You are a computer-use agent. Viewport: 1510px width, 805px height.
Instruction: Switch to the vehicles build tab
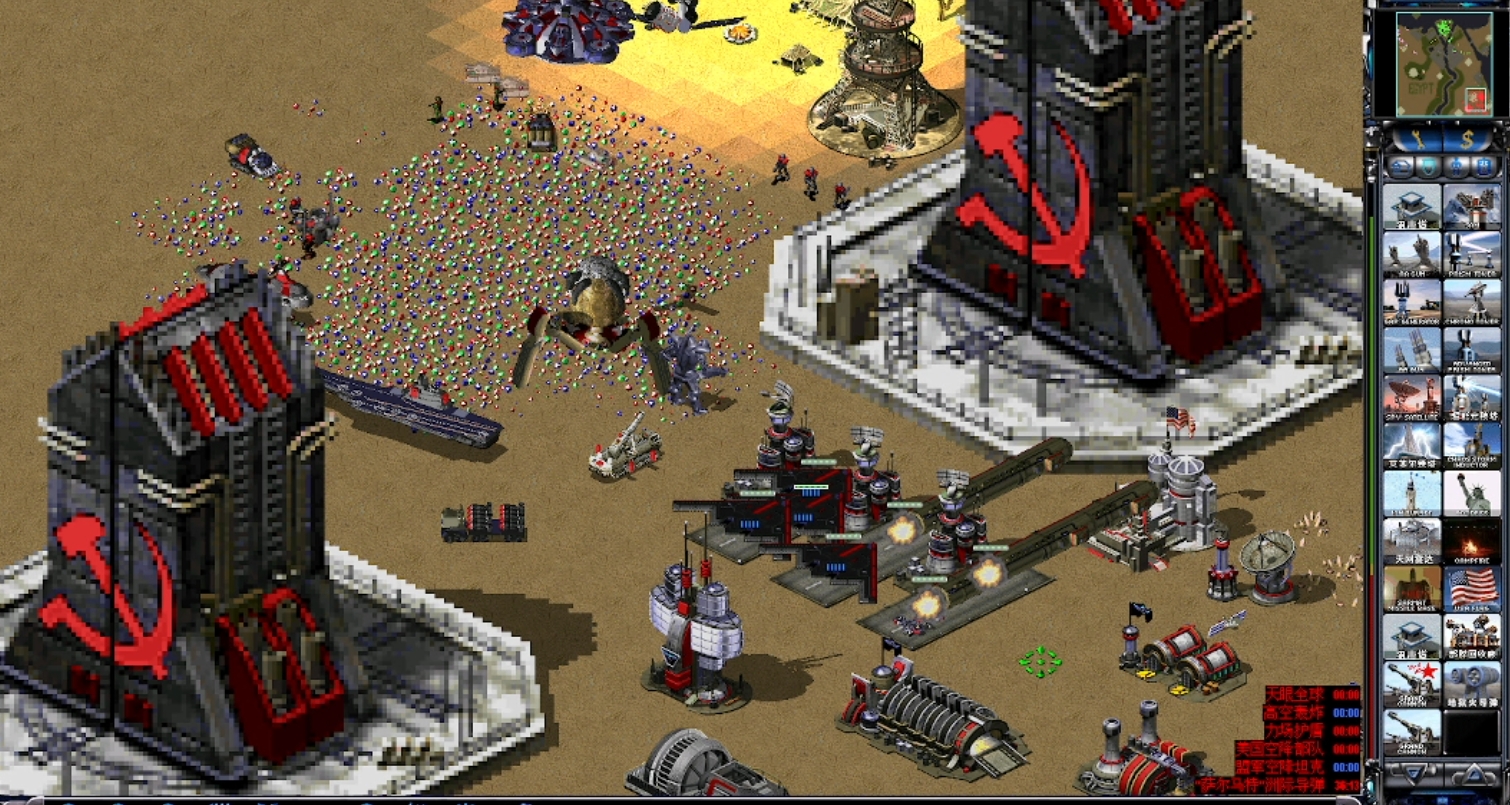1487,167
